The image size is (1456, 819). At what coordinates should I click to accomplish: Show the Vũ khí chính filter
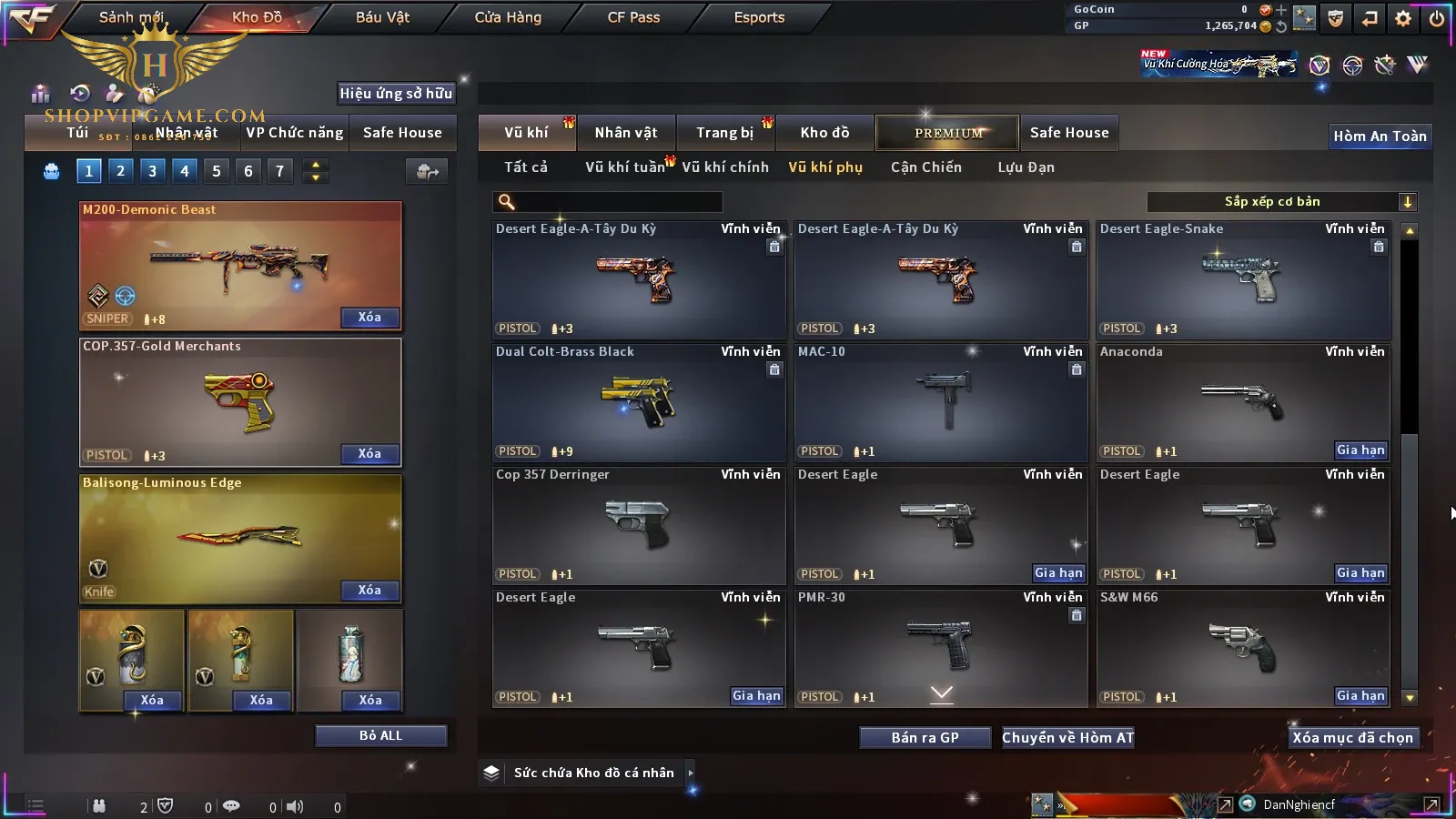pos(724,167)
